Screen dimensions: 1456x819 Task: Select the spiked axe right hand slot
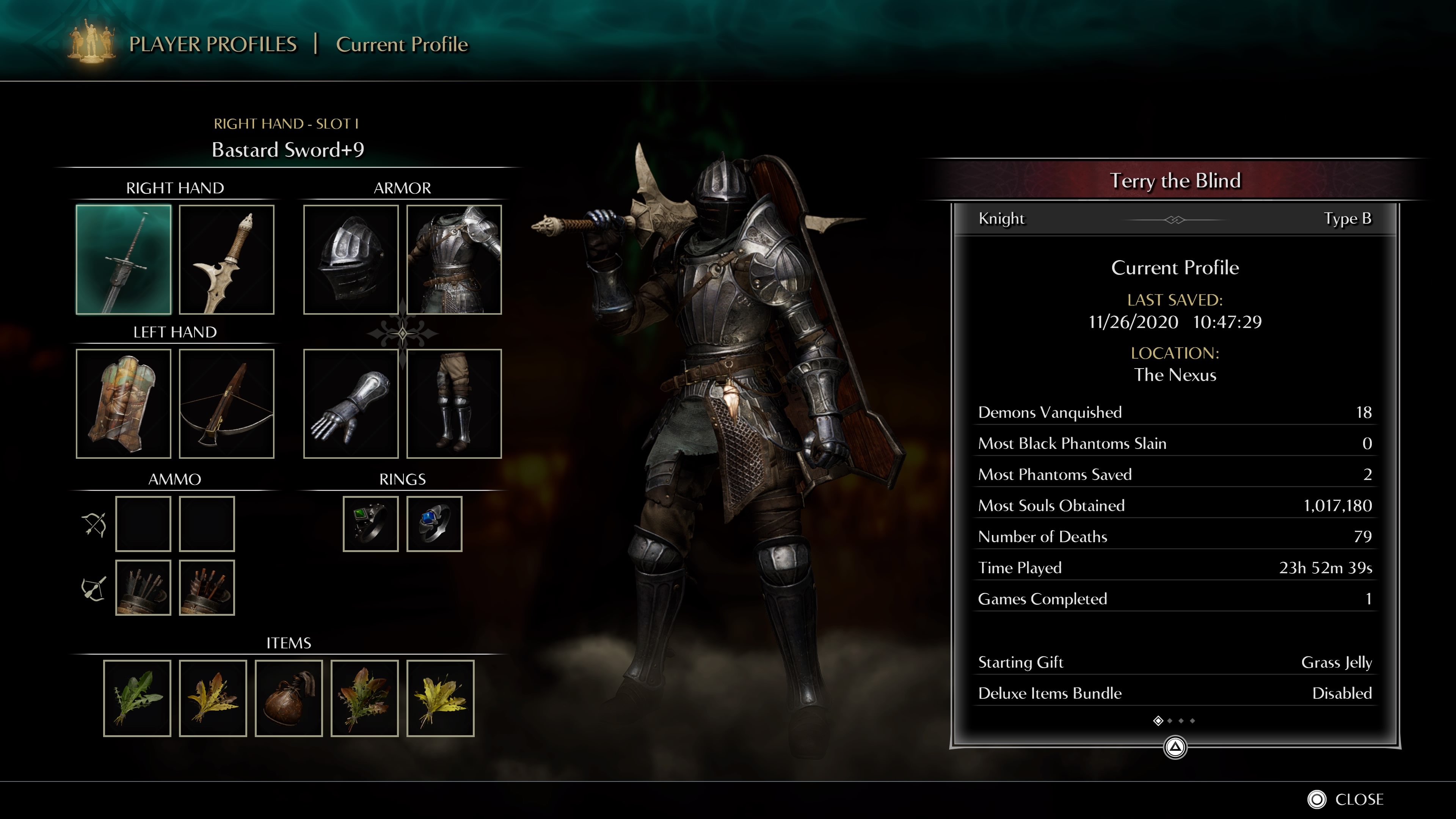(x=227, y=259)
